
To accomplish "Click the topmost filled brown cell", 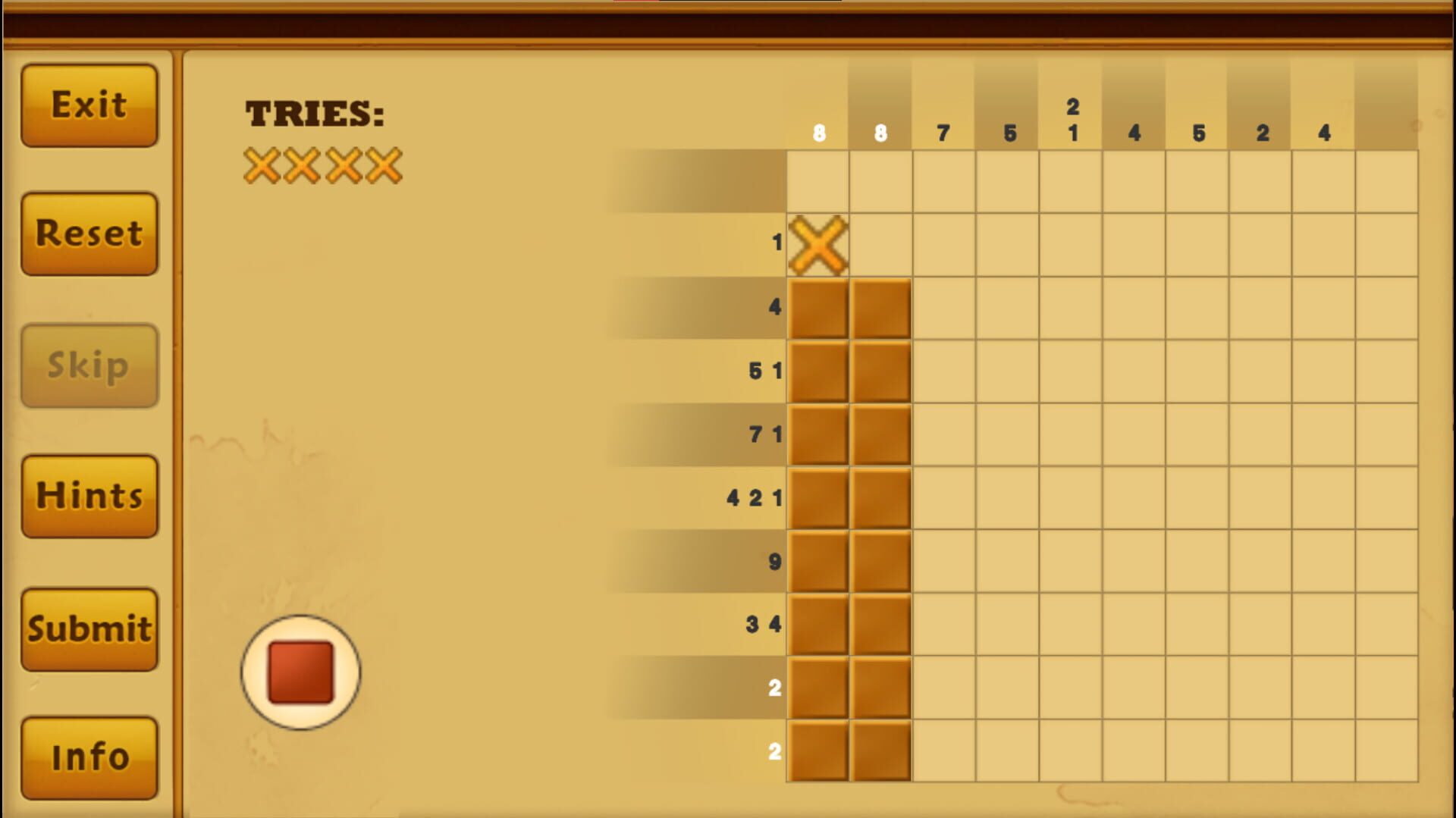I will 817,306.
